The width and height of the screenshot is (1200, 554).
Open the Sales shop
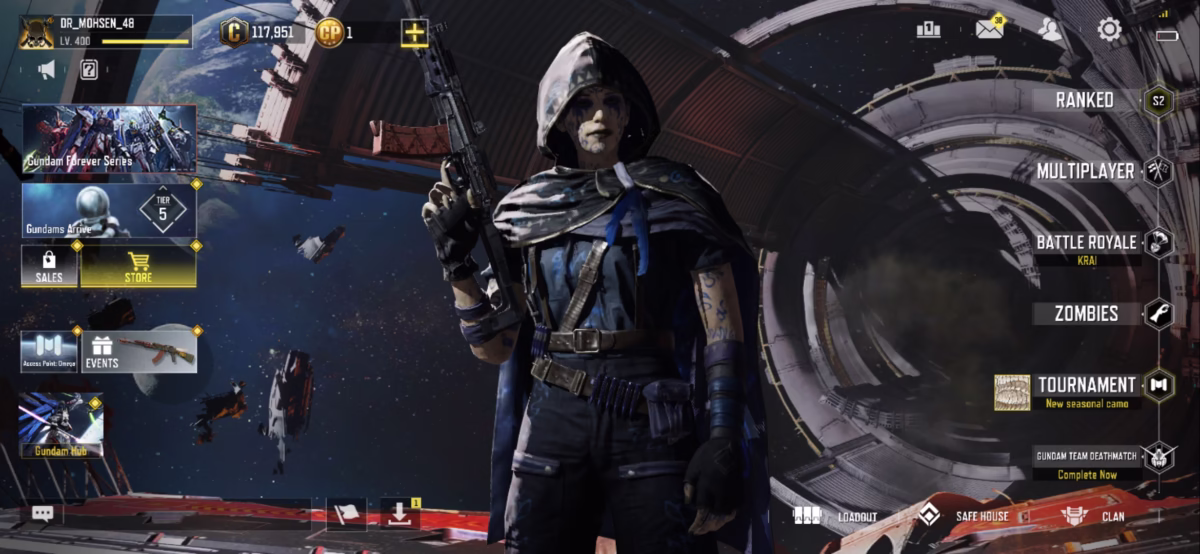tap(49, 266)
